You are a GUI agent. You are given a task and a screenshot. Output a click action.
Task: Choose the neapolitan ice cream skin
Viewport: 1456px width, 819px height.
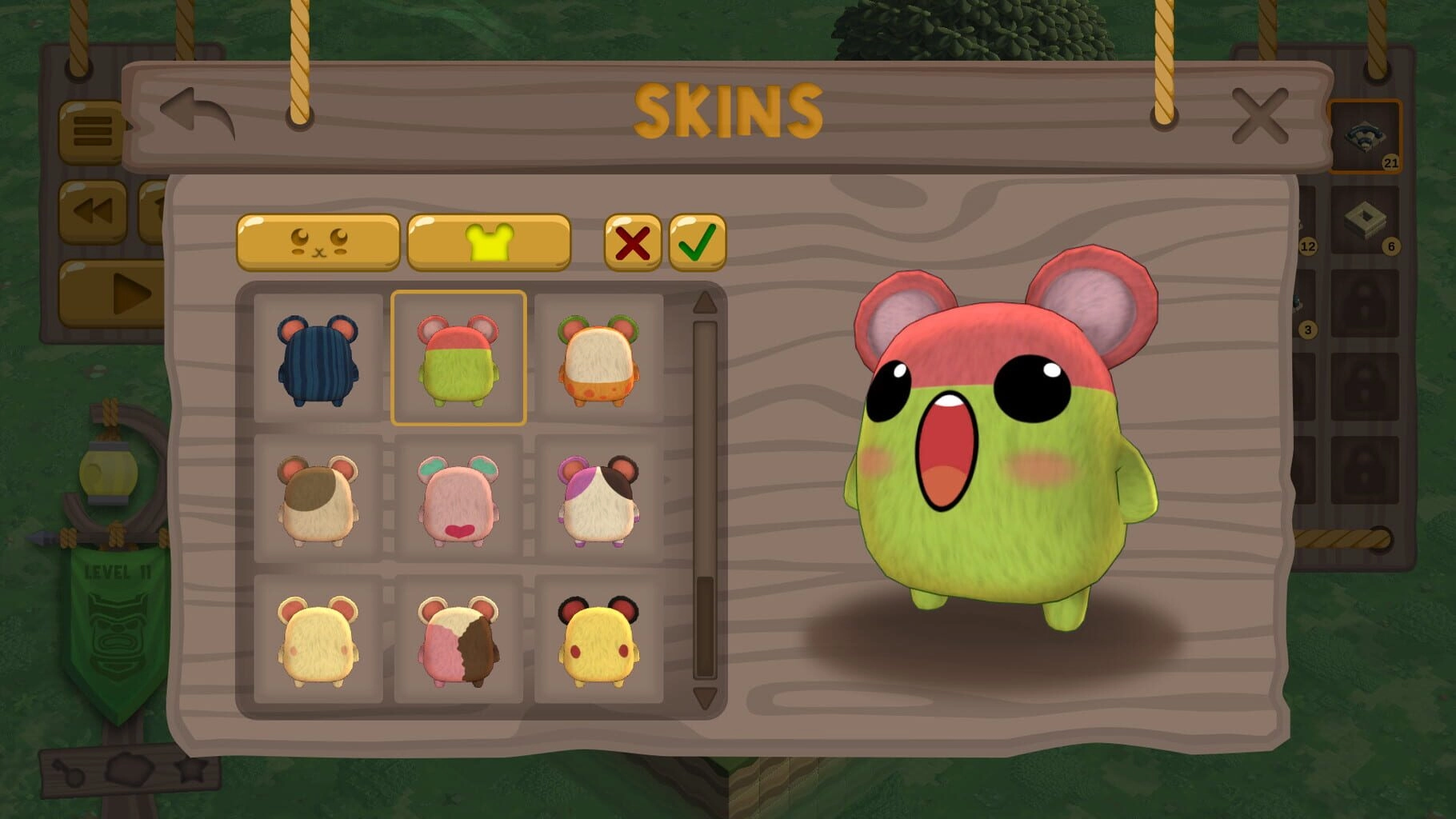point(458,639)
